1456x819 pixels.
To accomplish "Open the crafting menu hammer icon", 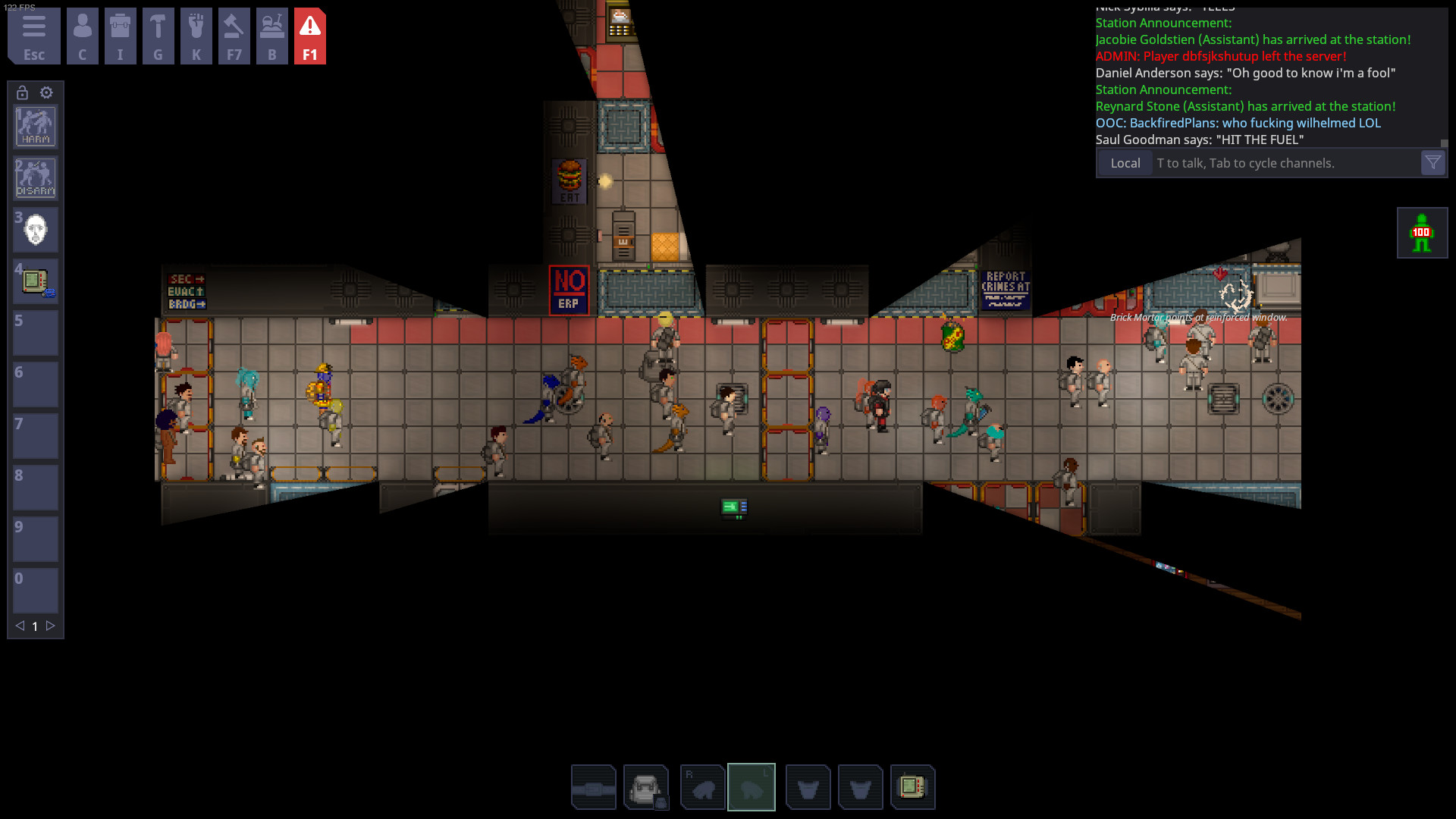I will (x=158, y=36).
